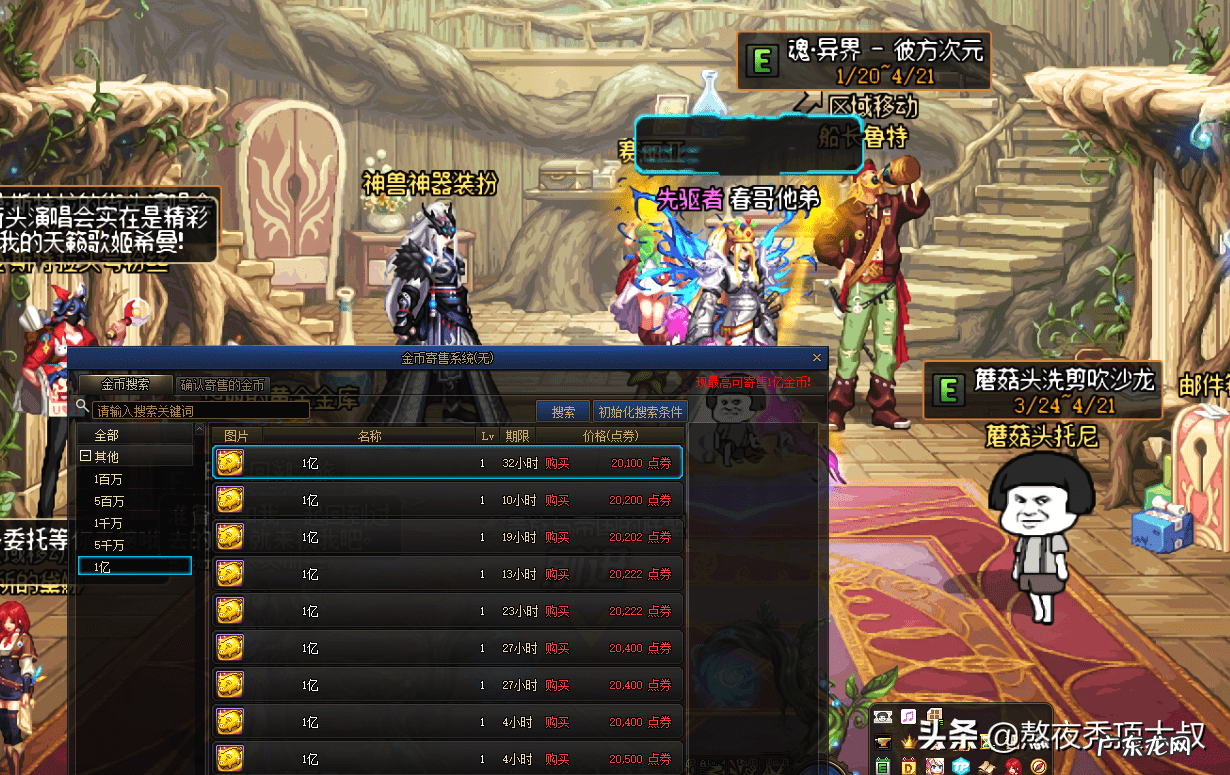Choose the 1百万 gold filter

(x=109, y=479)
